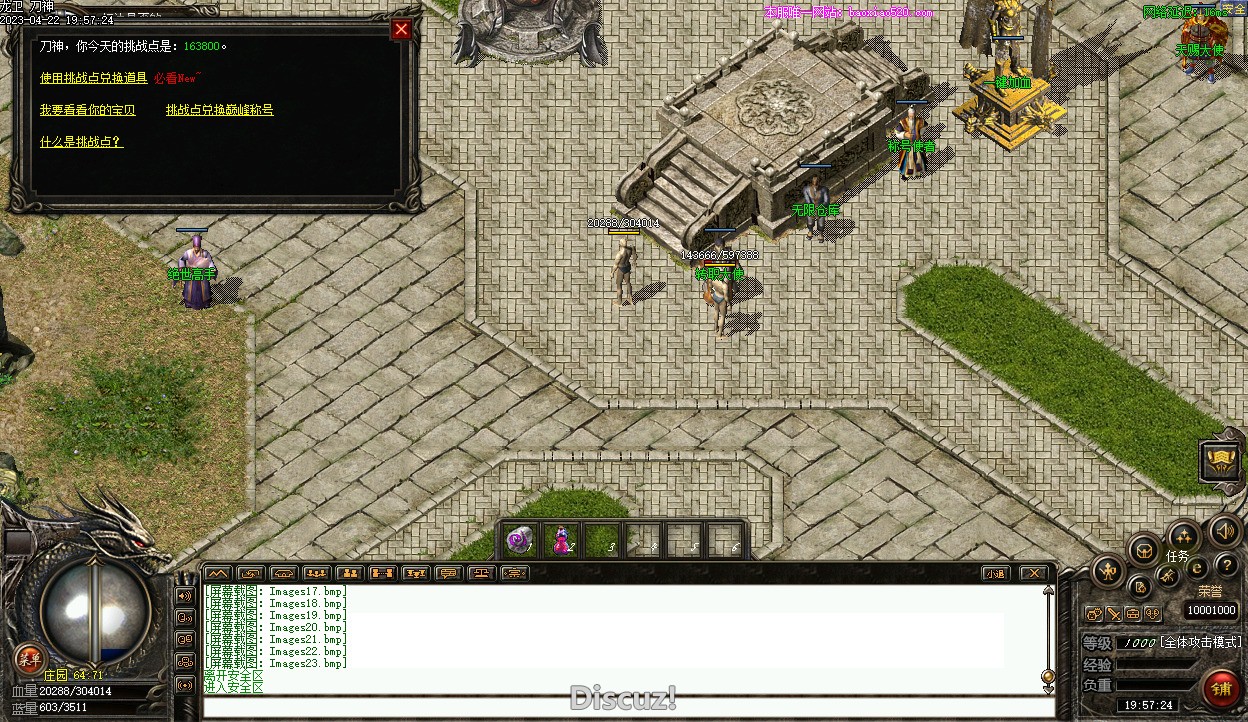Choose '使用挑战点兑换道具' dialogue option

tap(93, 78)
